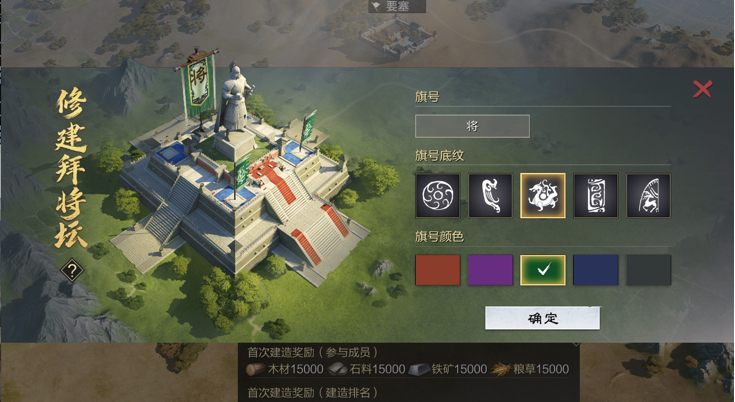Choose the deer in arch banner pattern
This screenshot has height=402, width=735.
648,195
